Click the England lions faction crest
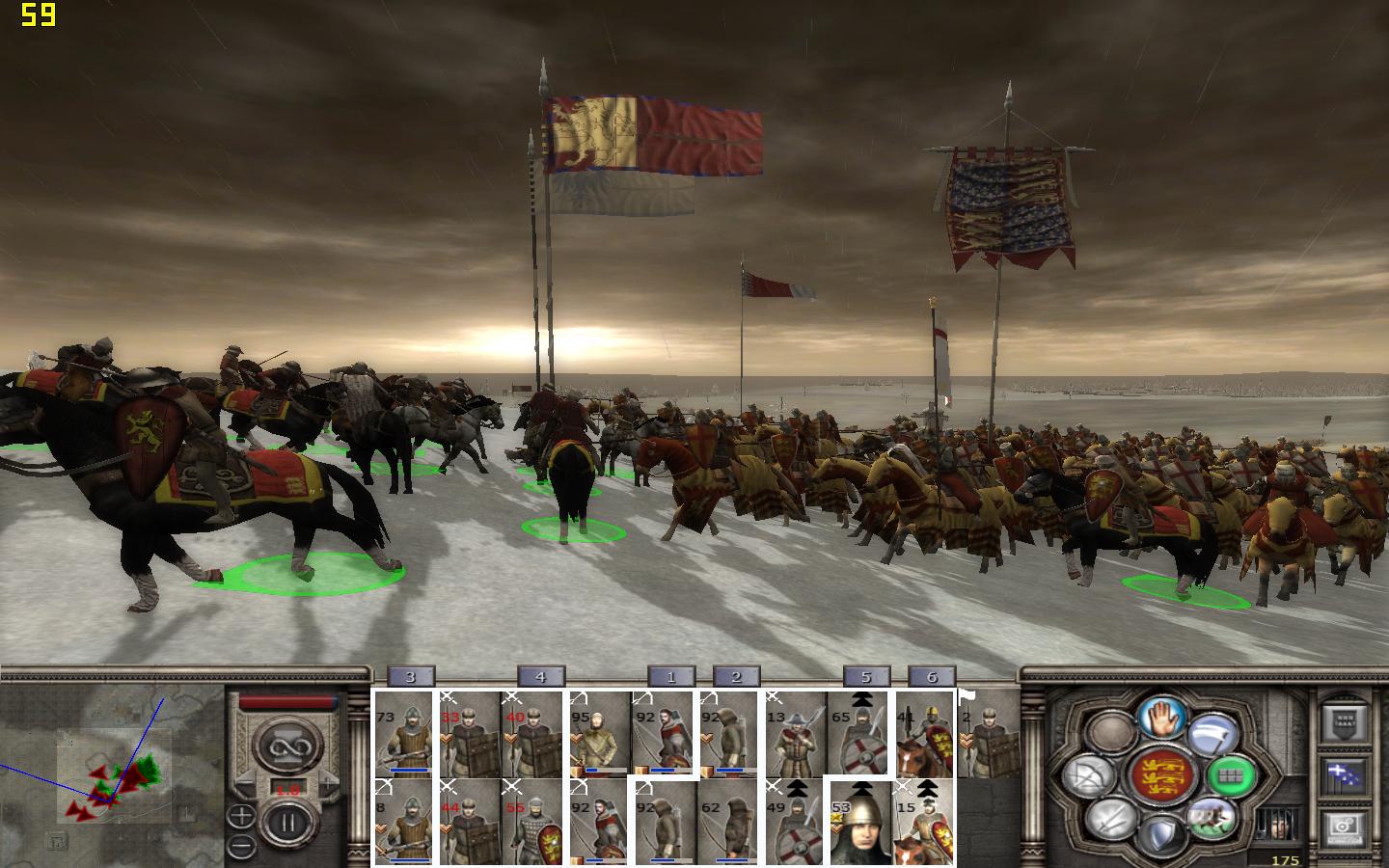The image size is (1389, 868). [x=1164, y=774]
